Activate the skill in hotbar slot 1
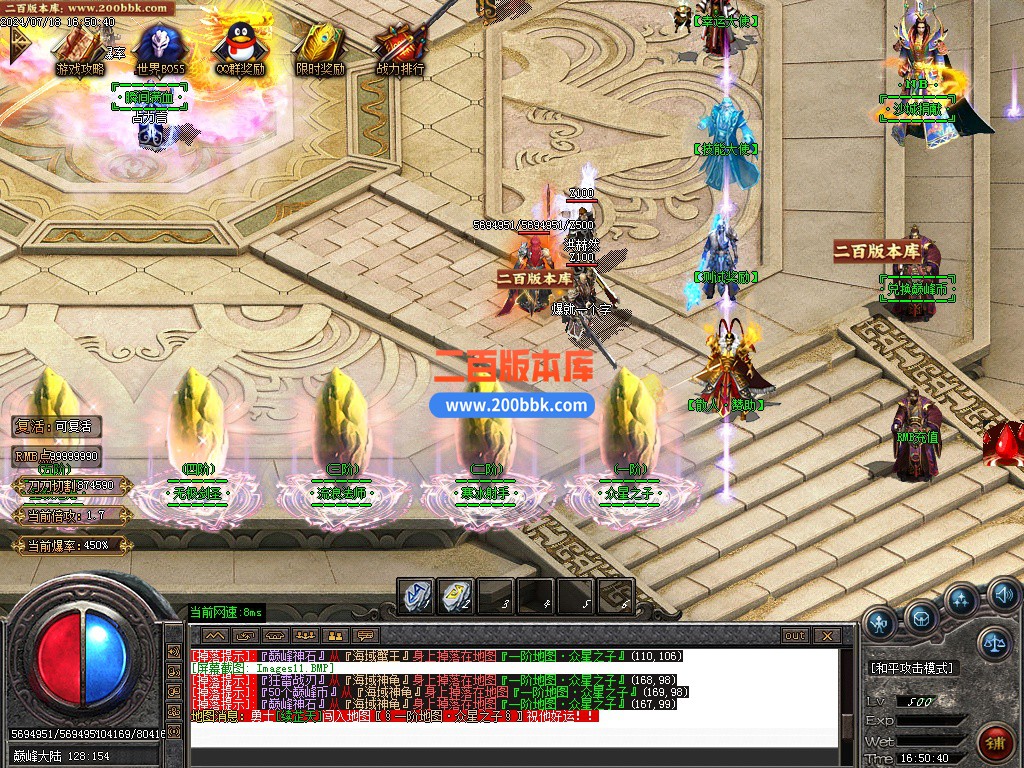Viewport: 1024px width, 768px height. tap(415, 596)
